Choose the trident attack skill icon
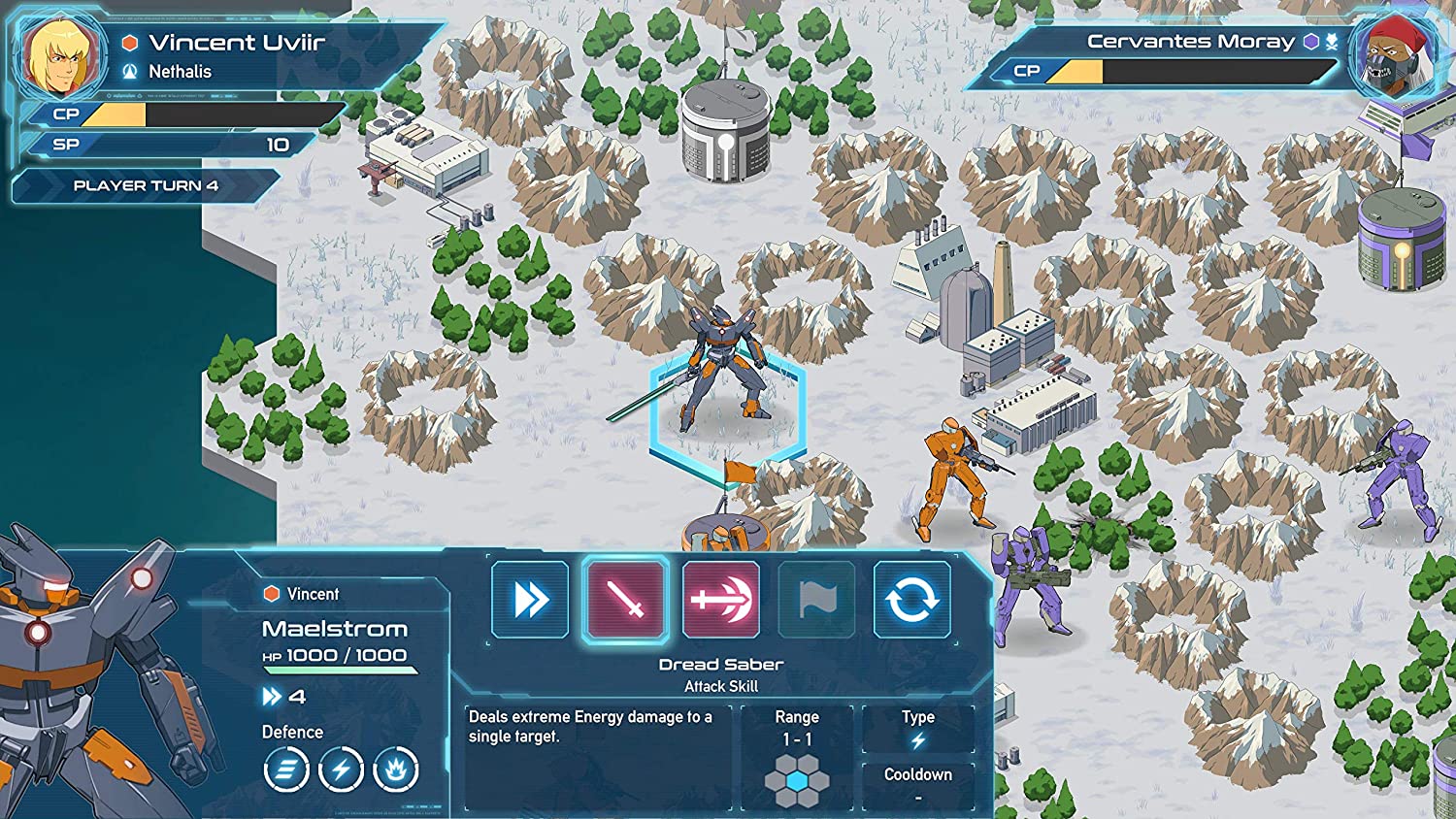This screenshot has height=819, width=1456. (720, 600)
